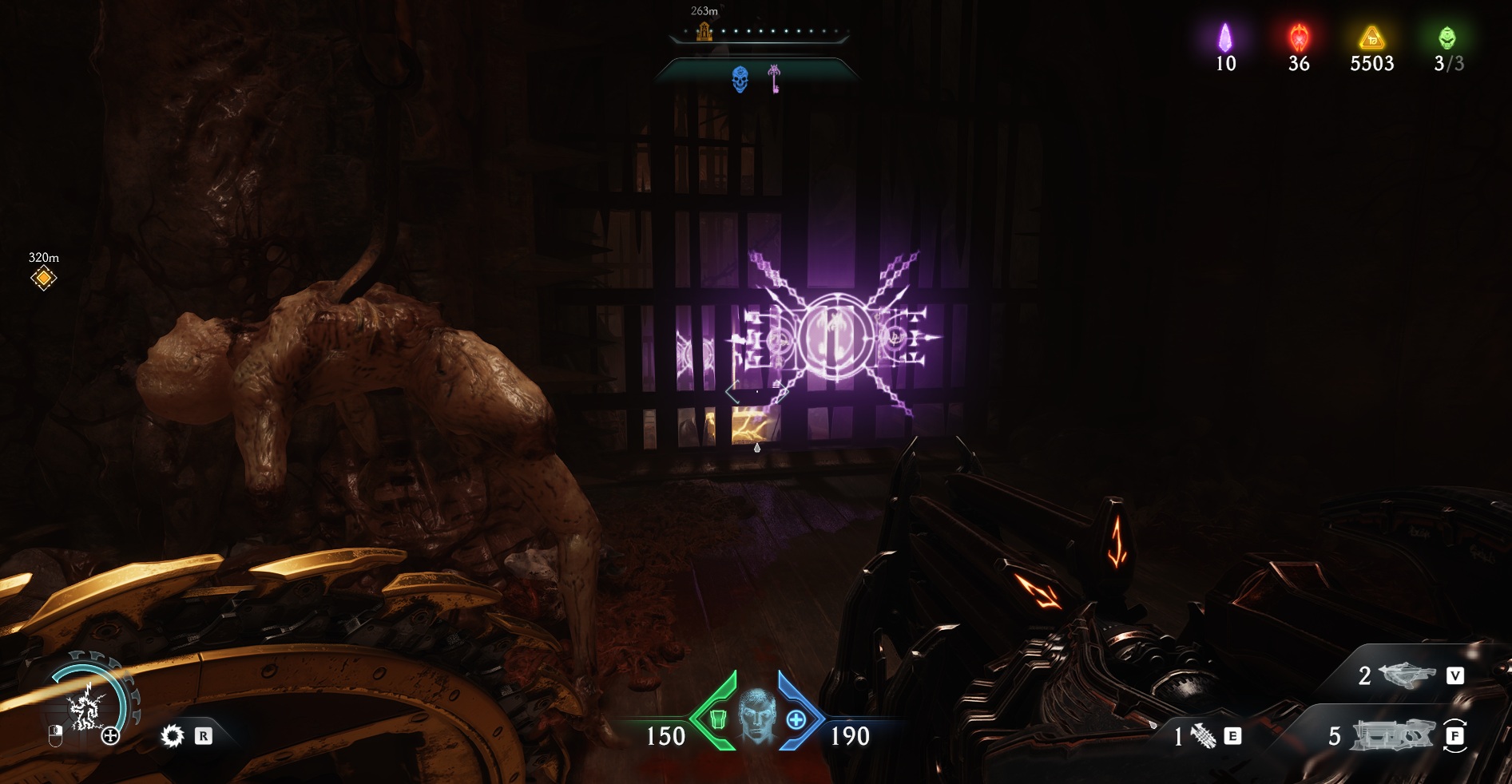Click the white cog shield rune icon
This screenshot has height=784, width=1512.
tap(172, 735)
